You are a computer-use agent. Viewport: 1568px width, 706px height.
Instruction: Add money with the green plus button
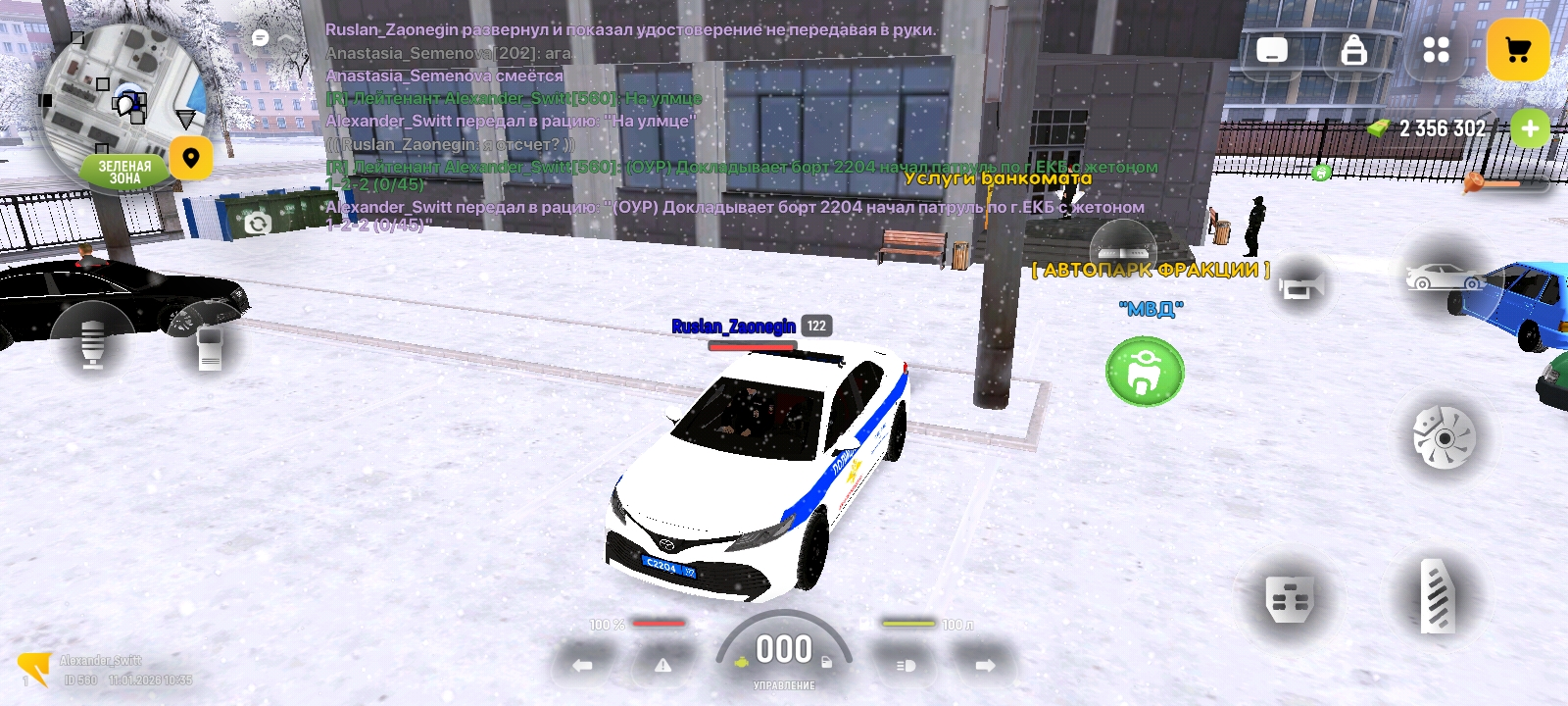1530,128
